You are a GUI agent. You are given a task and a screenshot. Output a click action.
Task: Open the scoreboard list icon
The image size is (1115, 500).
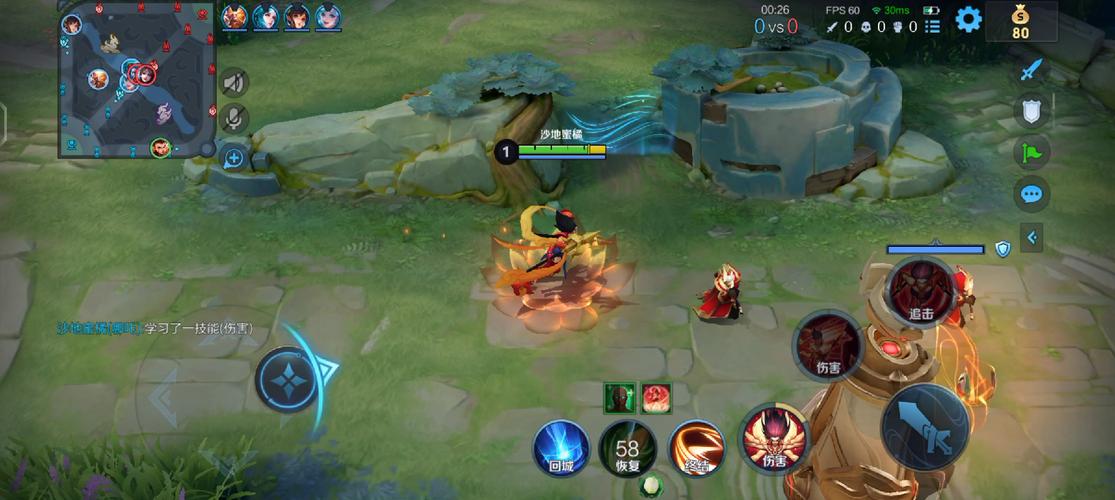tap(932, 27)
